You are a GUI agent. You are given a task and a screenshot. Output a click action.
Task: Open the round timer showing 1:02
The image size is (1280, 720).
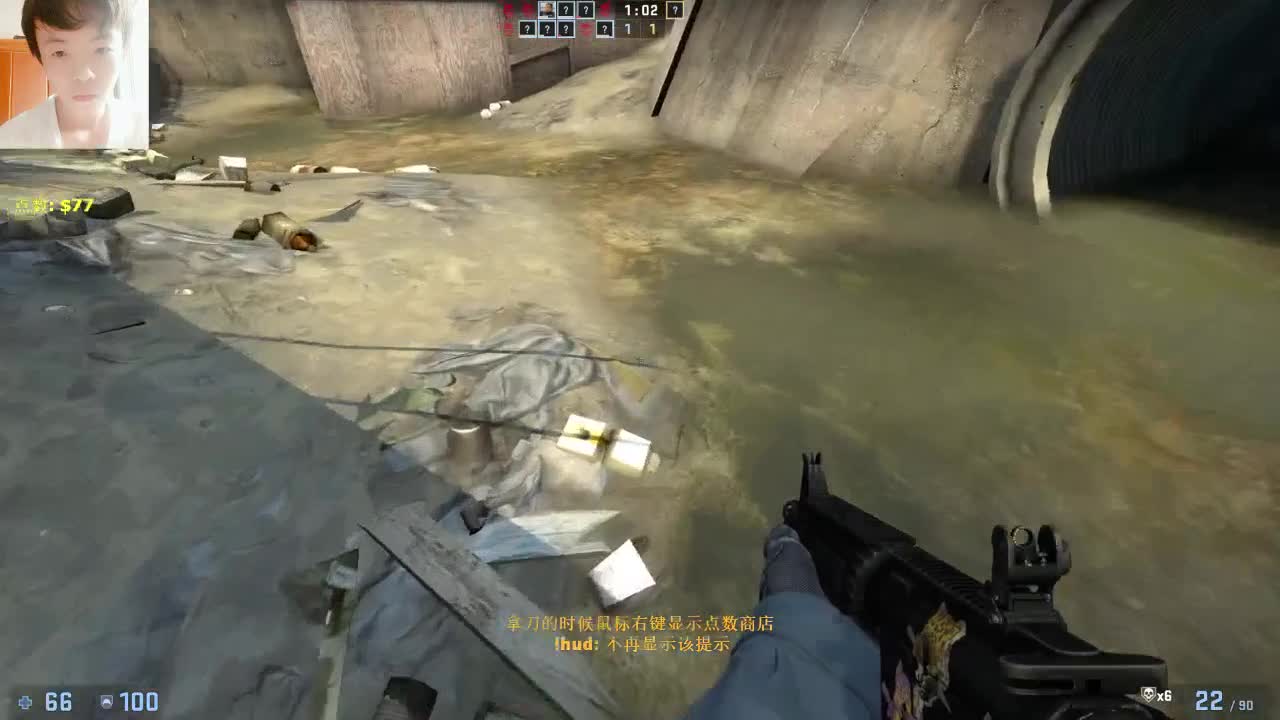click(x=641, y=10)
